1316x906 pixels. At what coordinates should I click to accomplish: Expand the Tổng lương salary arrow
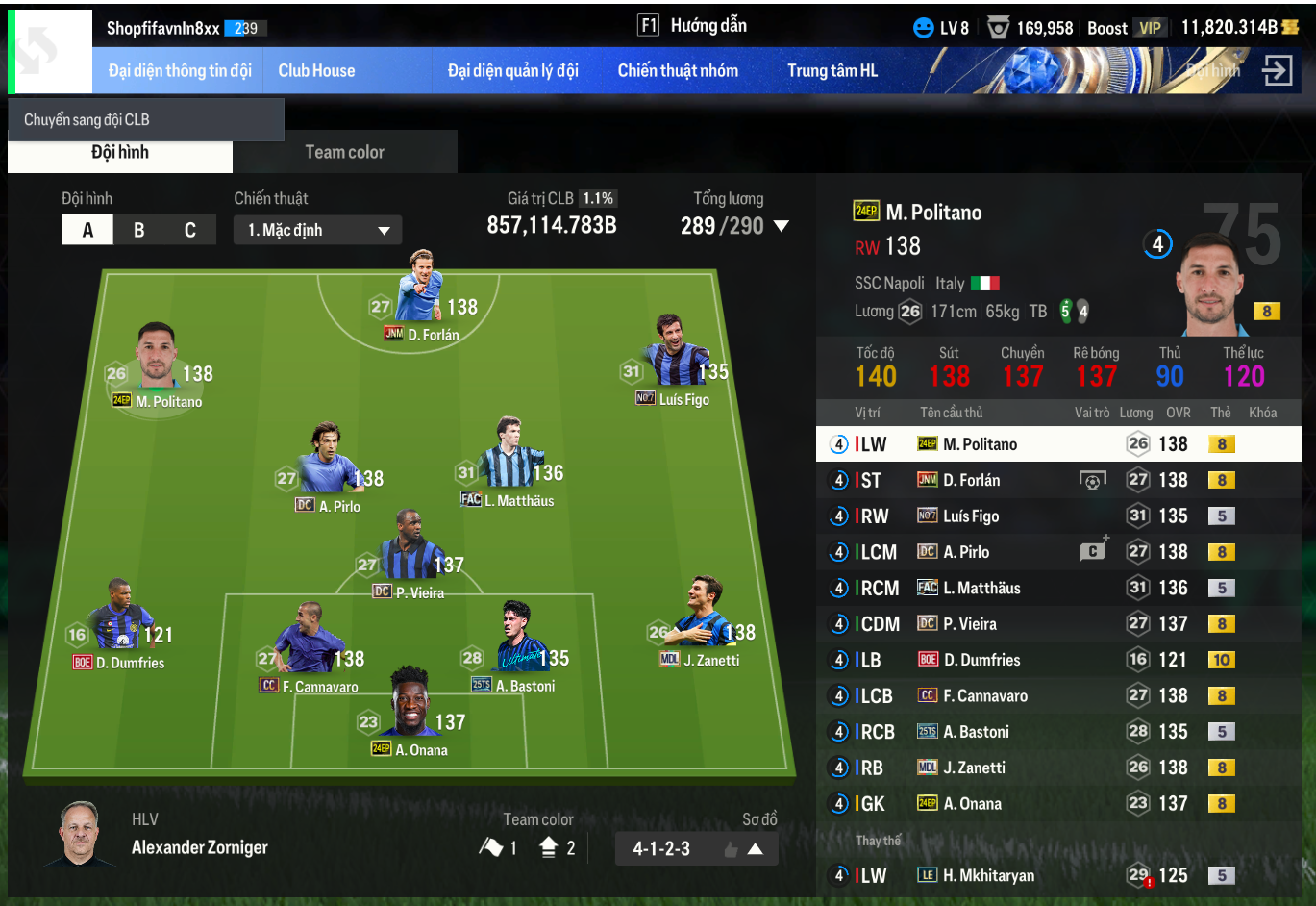click(x=782, y=226)
